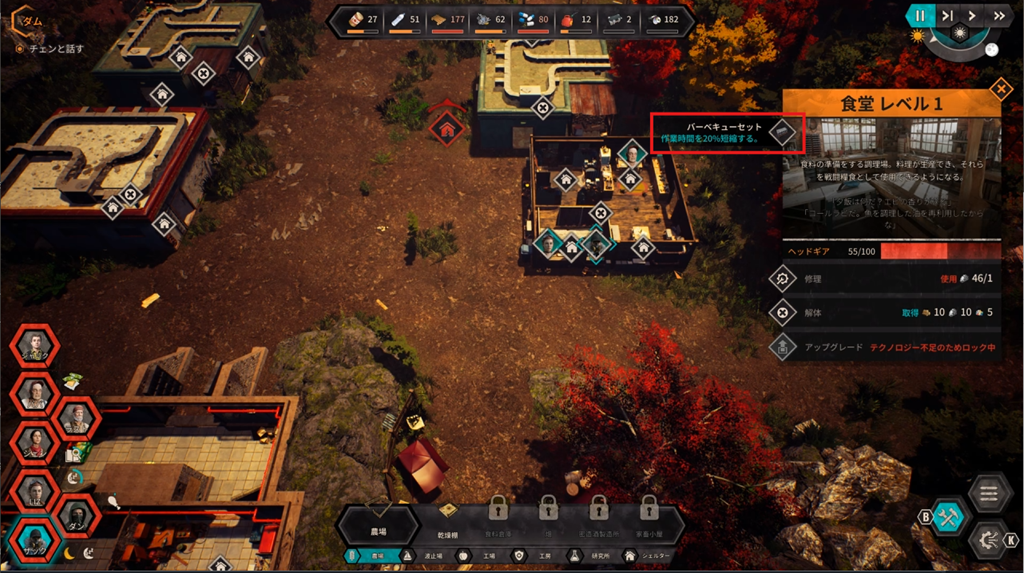Open the three-line list menu button
Image resolution: width=1024 pixels, height=573 pixels.
tap(988, 492)
